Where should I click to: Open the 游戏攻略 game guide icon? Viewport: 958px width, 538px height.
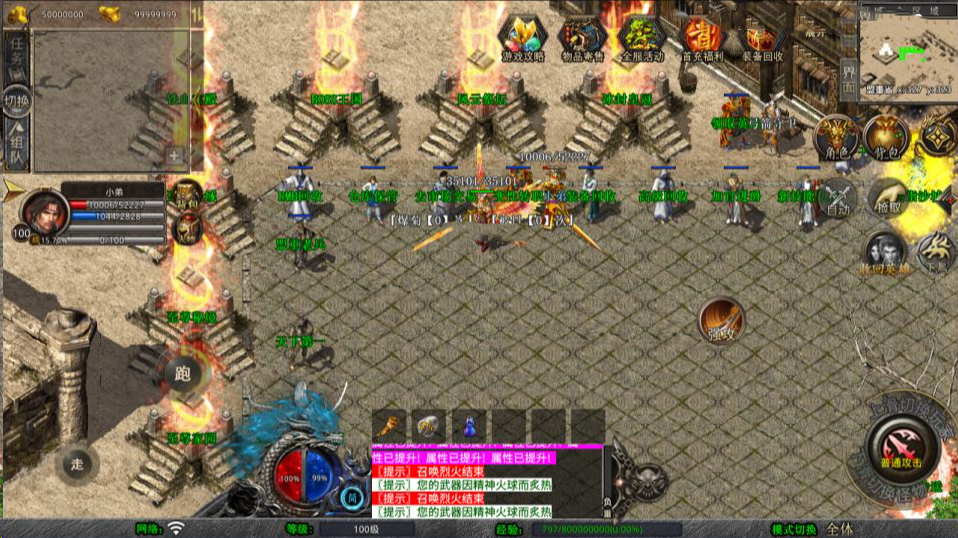523,39
